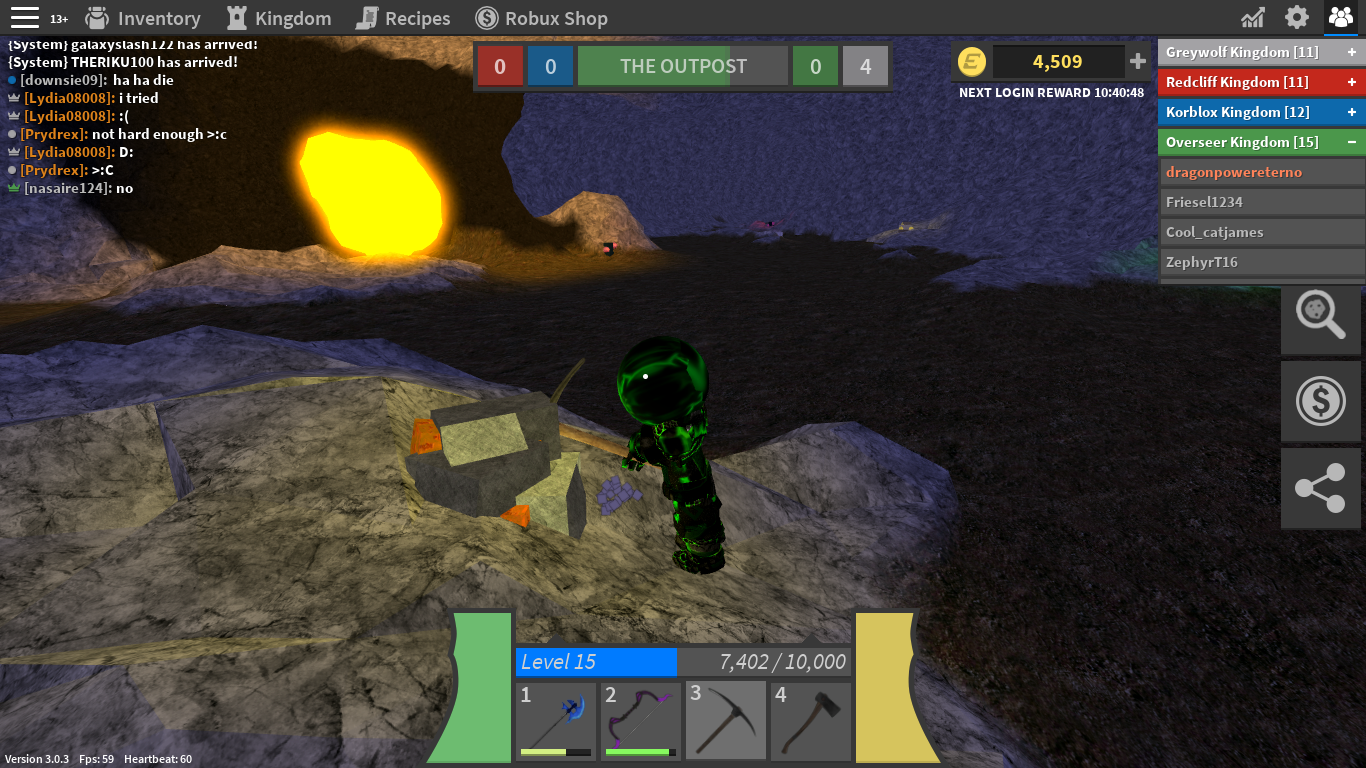Expand the Redcliff Kingdom team list
The width and height of the screenshot is (1366, 768).
click(x=1352, y=82)
